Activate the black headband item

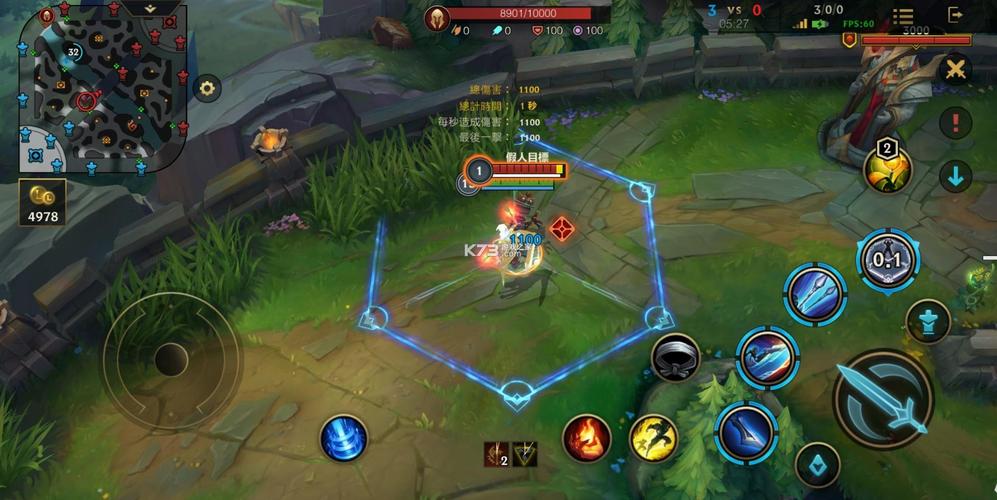coord(675,357)
